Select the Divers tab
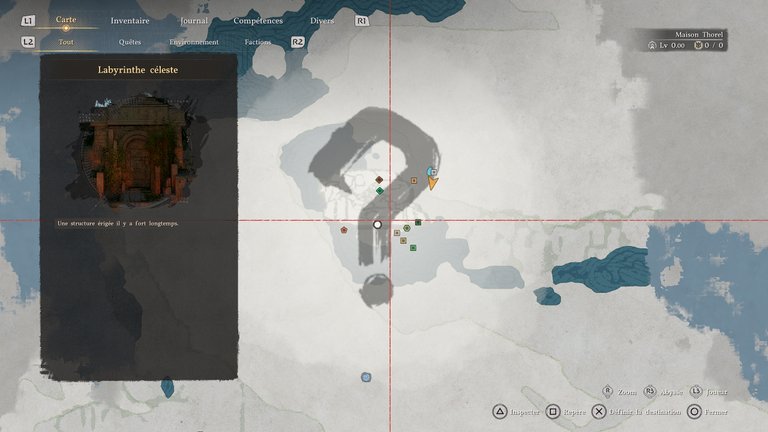Screen dimensions: 768x432 pyautogui.click(x=323, y=20)
